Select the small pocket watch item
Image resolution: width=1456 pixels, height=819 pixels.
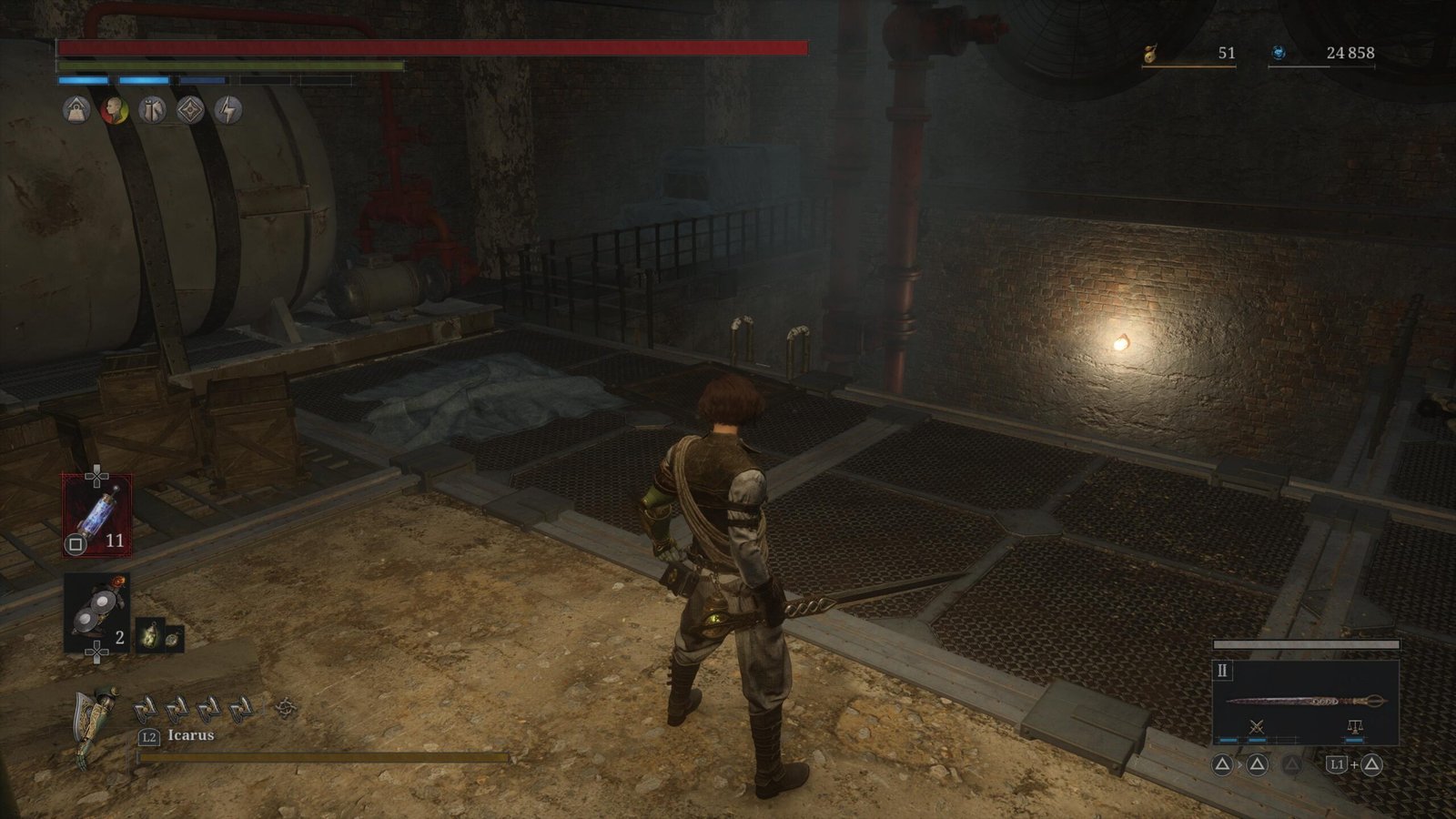(x=172, y=639)
